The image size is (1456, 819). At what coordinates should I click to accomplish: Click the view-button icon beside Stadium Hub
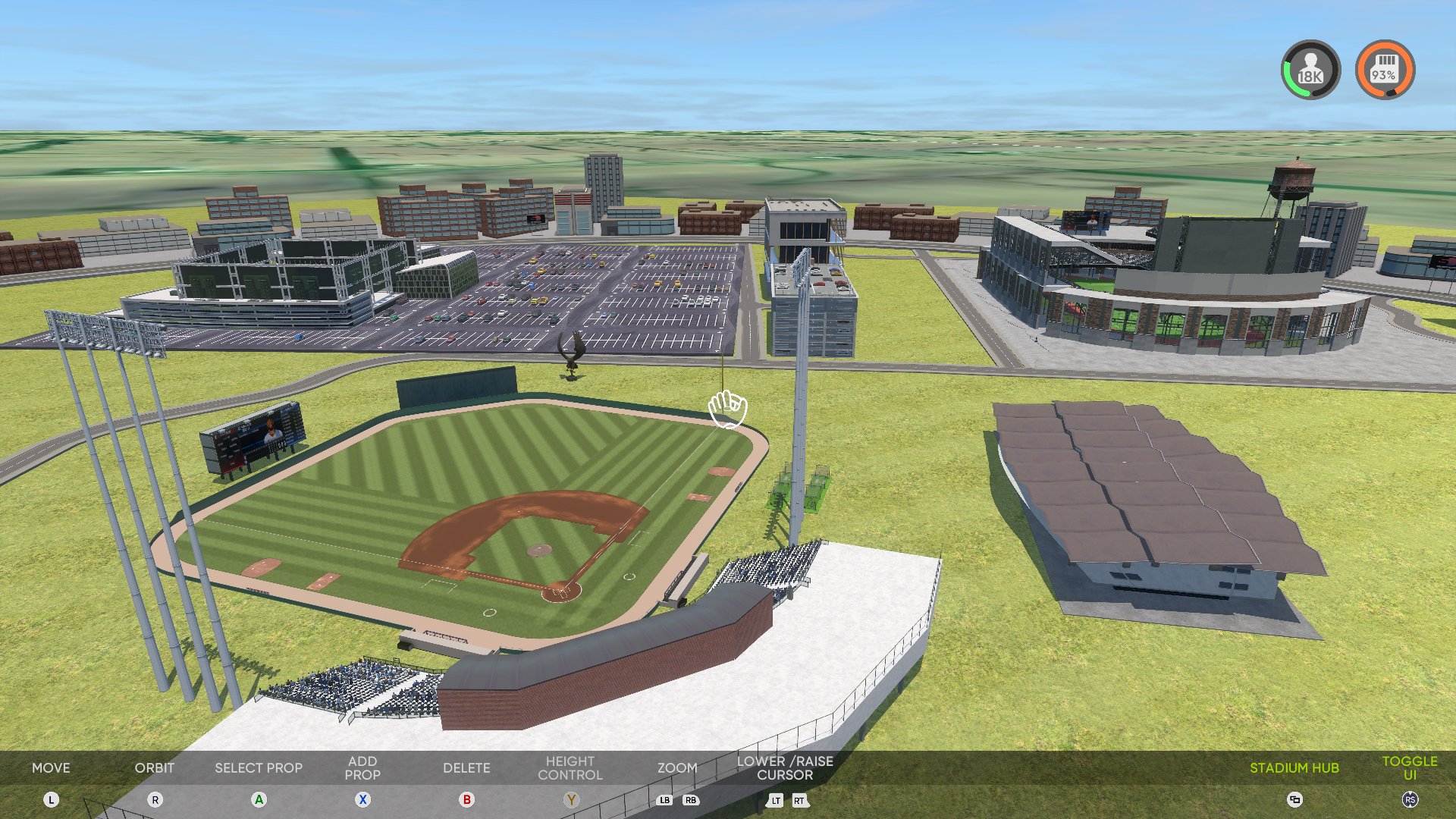click(1294, 799)
